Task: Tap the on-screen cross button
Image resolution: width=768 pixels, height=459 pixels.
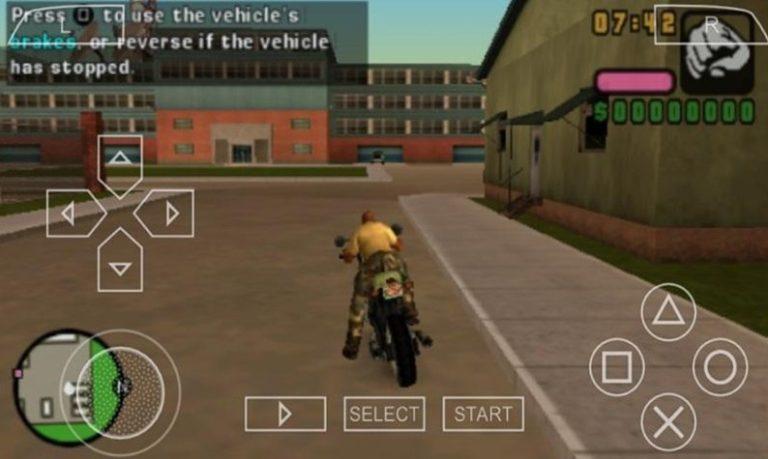Action: (x=668, y=420)
